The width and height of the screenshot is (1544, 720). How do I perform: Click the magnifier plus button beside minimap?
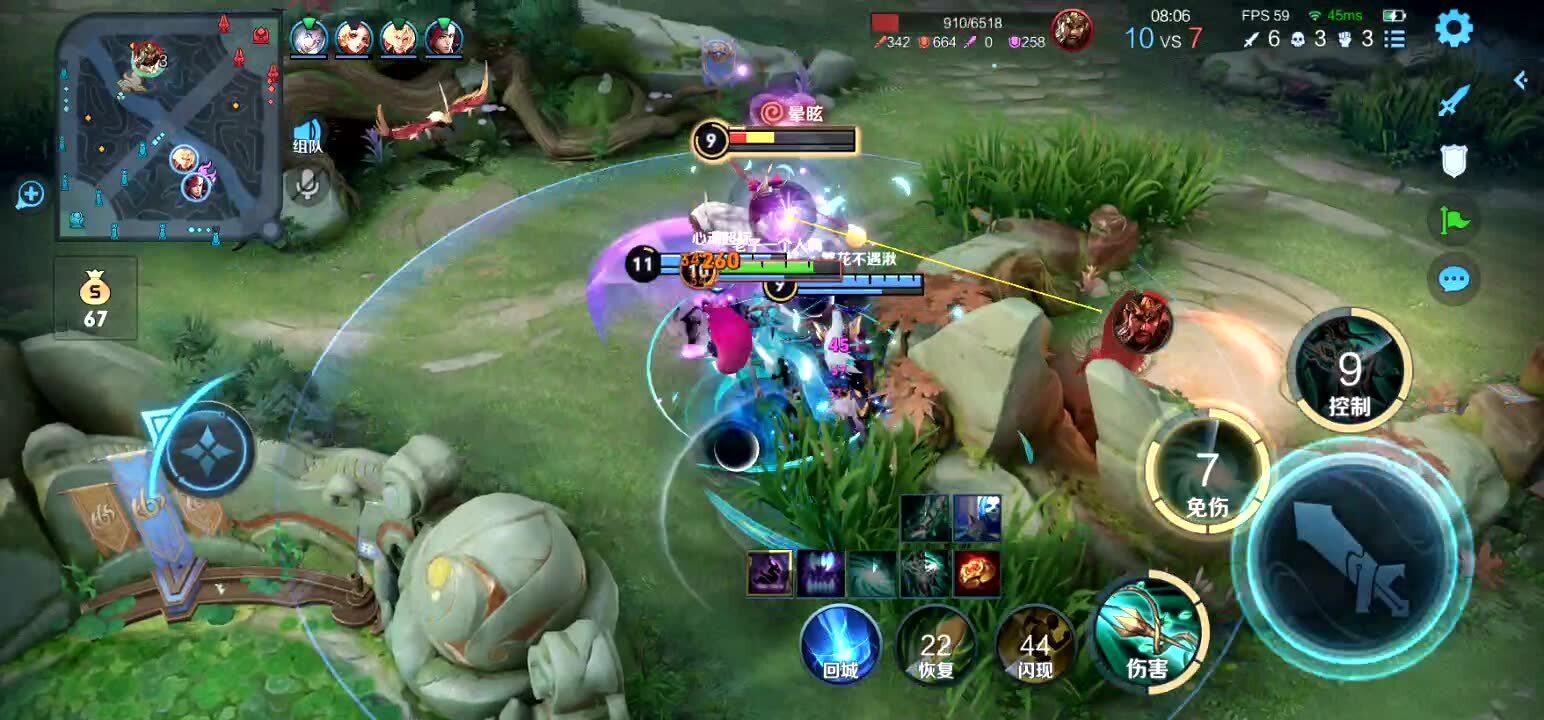pos(31,194)
